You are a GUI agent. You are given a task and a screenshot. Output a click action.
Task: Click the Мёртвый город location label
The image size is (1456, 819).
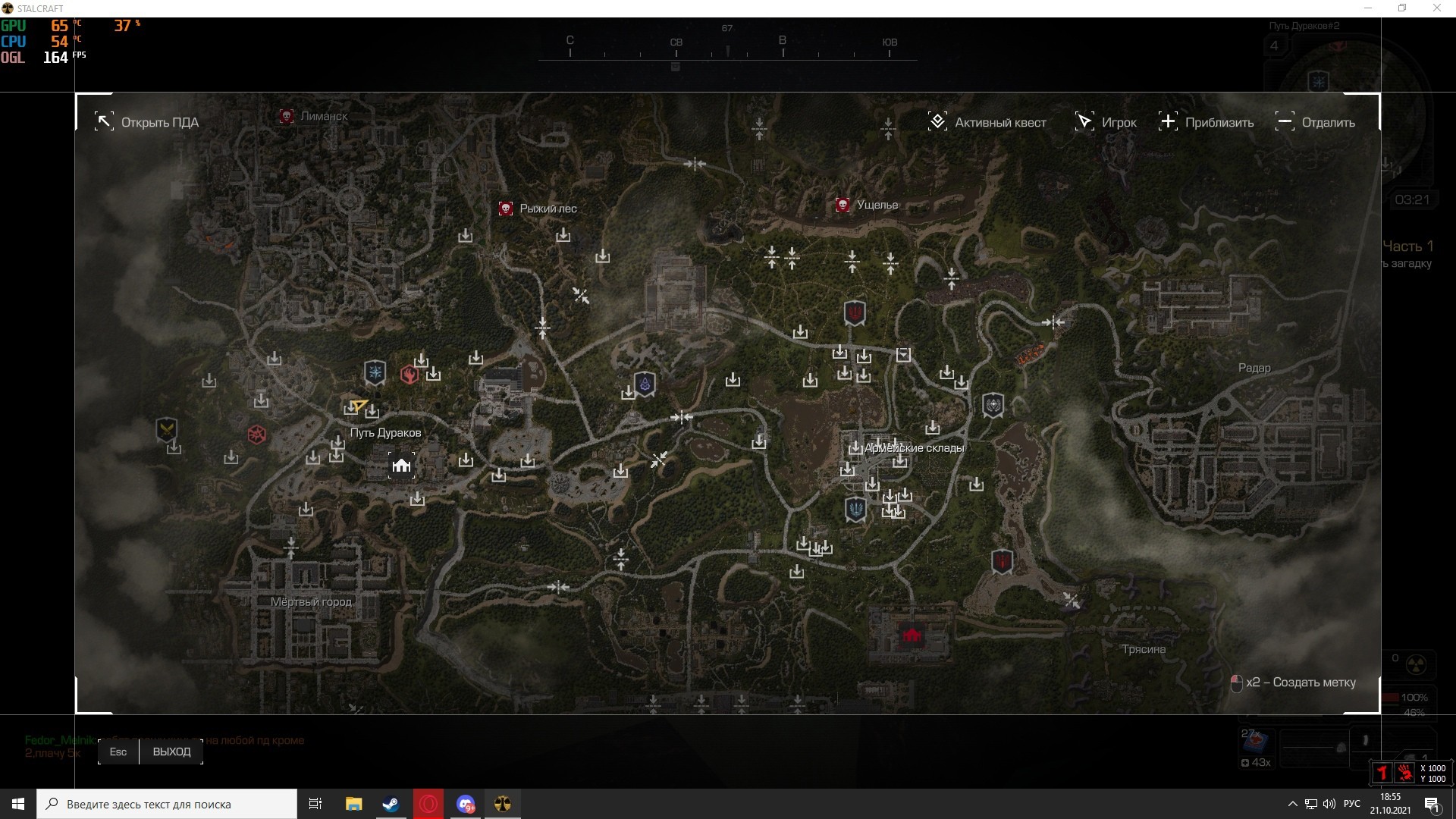[x=311, y=602]
